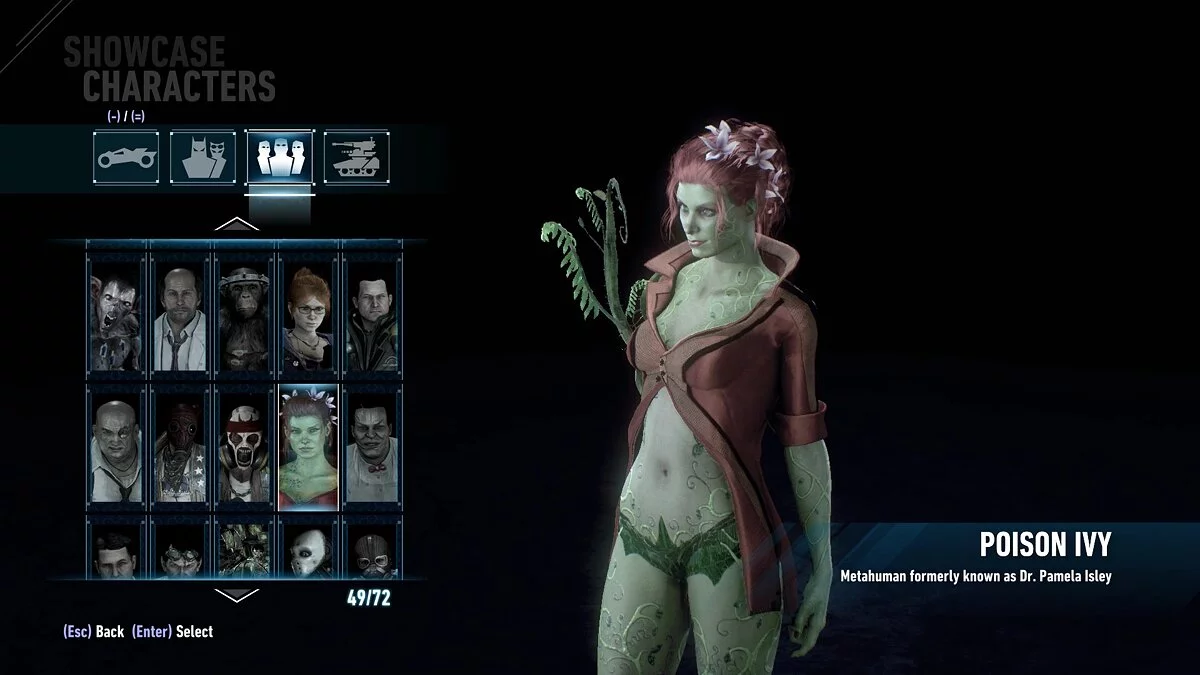Choose the balding man in white coat portrait
This screenshot has height=675, width=1200.
(x=181, y=311)
